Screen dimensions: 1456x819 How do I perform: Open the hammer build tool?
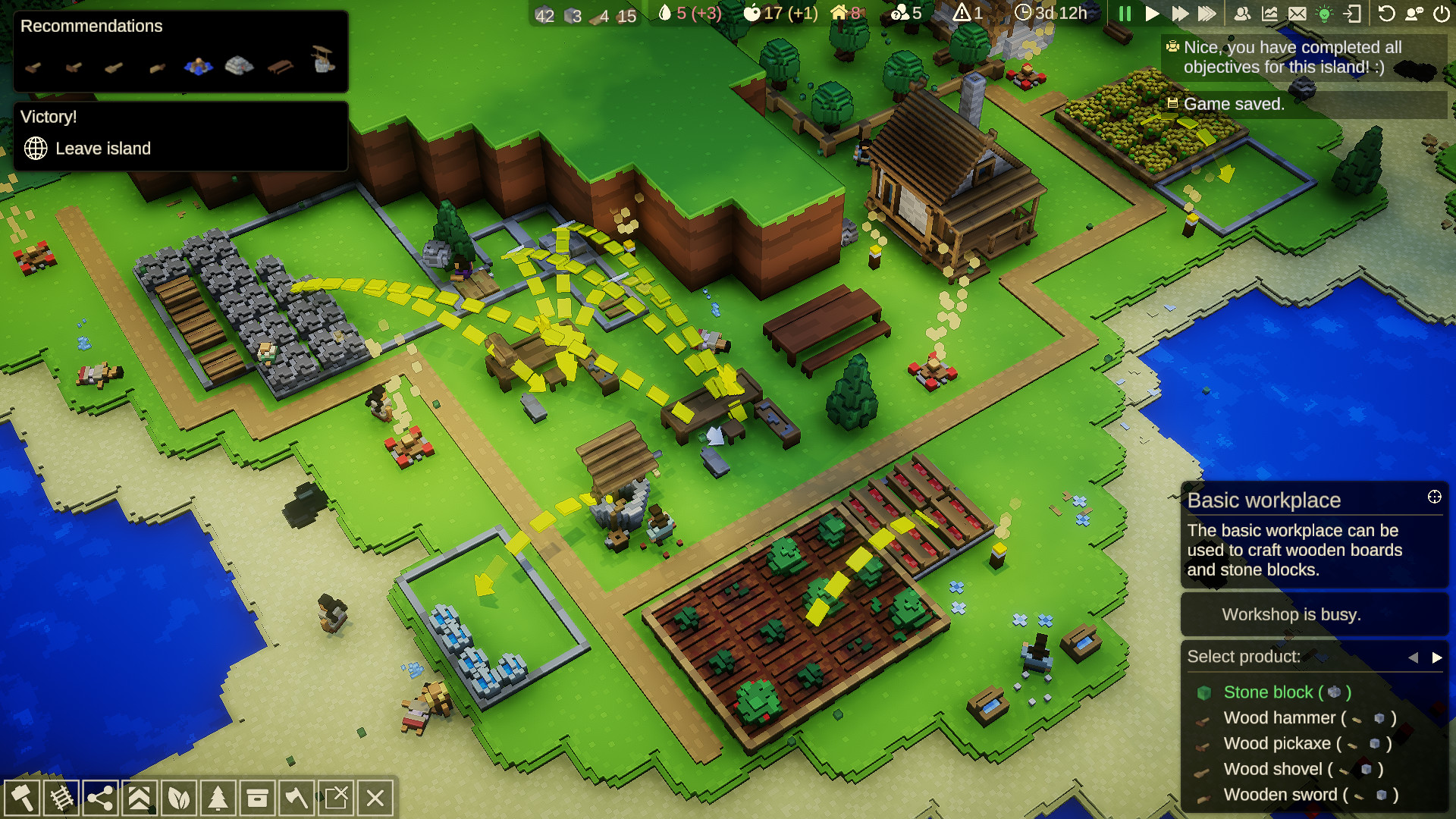click(x=22, y=798)
